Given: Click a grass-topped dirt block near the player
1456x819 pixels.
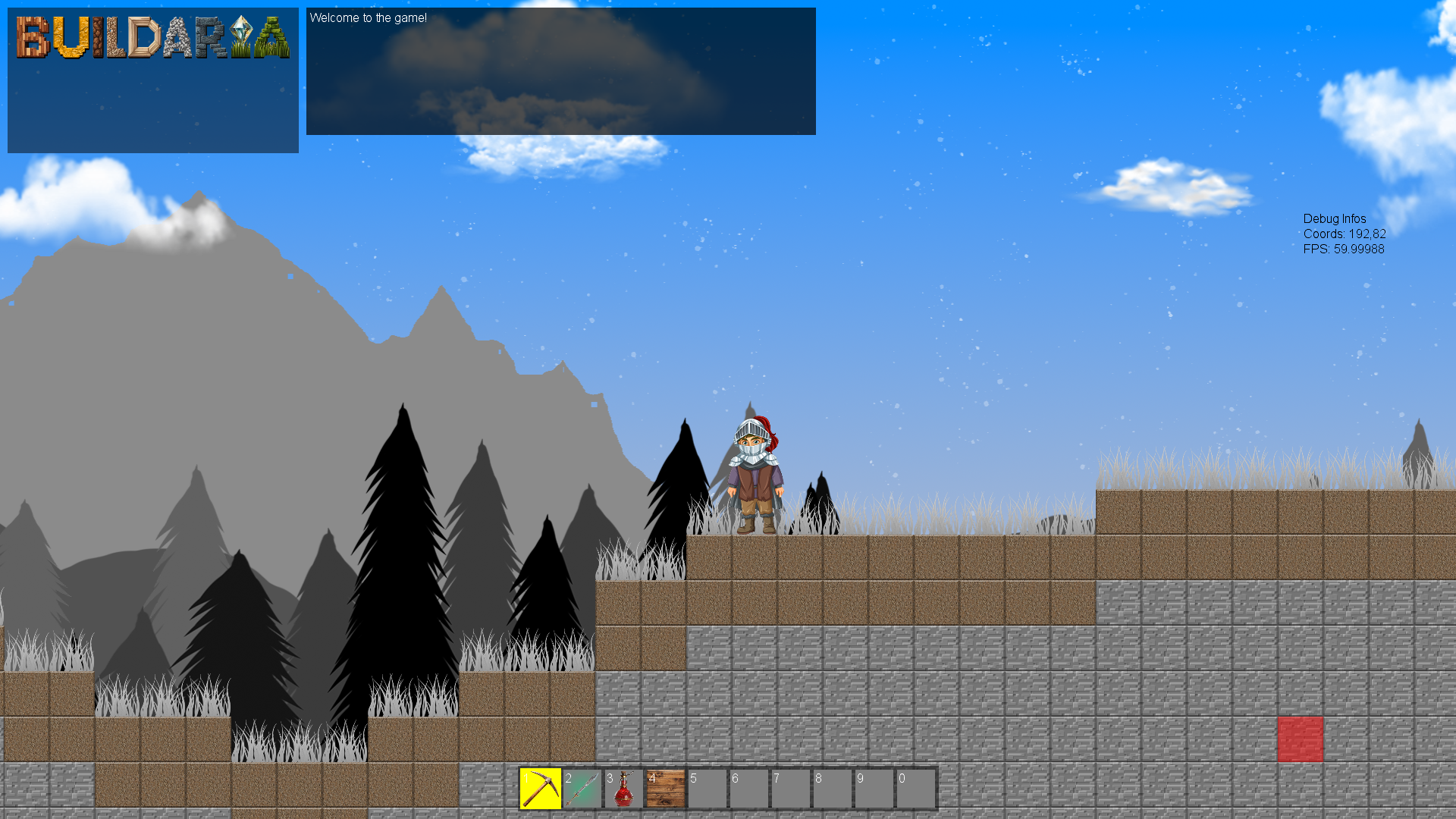Looking at the screenshot, I should [834, 557].
